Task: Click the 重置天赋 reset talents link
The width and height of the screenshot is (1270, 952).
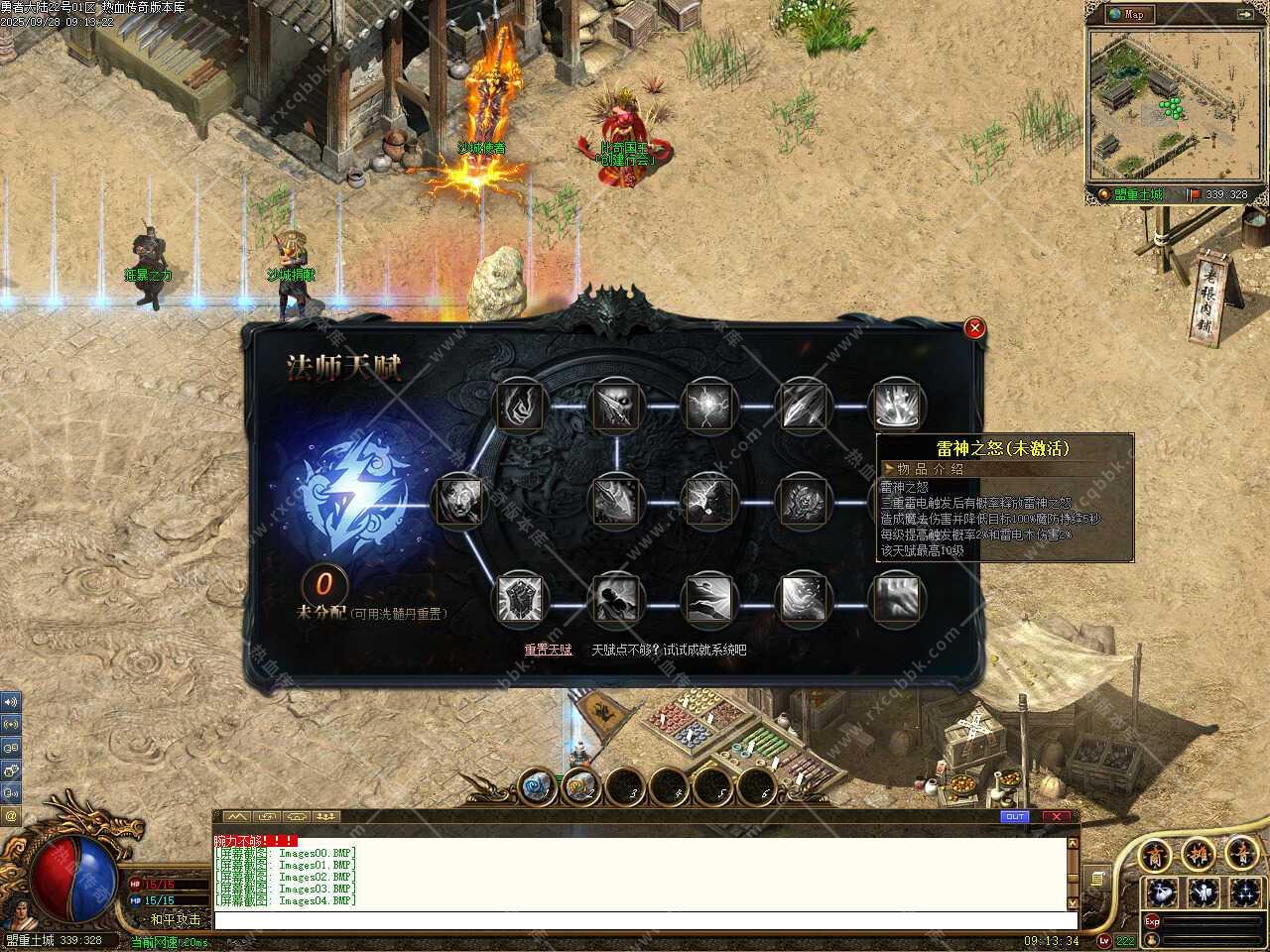Action: pos(548,650)
